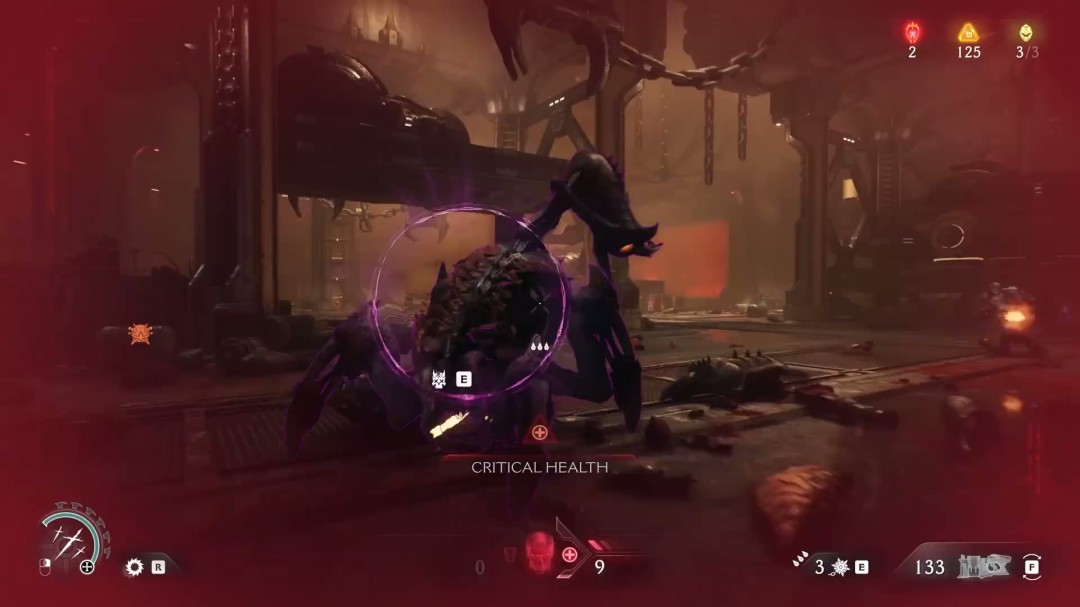Screen dimensions: 1080x607
Task: Click the red triangle critical health warning
Action: [x=540, y=432]
